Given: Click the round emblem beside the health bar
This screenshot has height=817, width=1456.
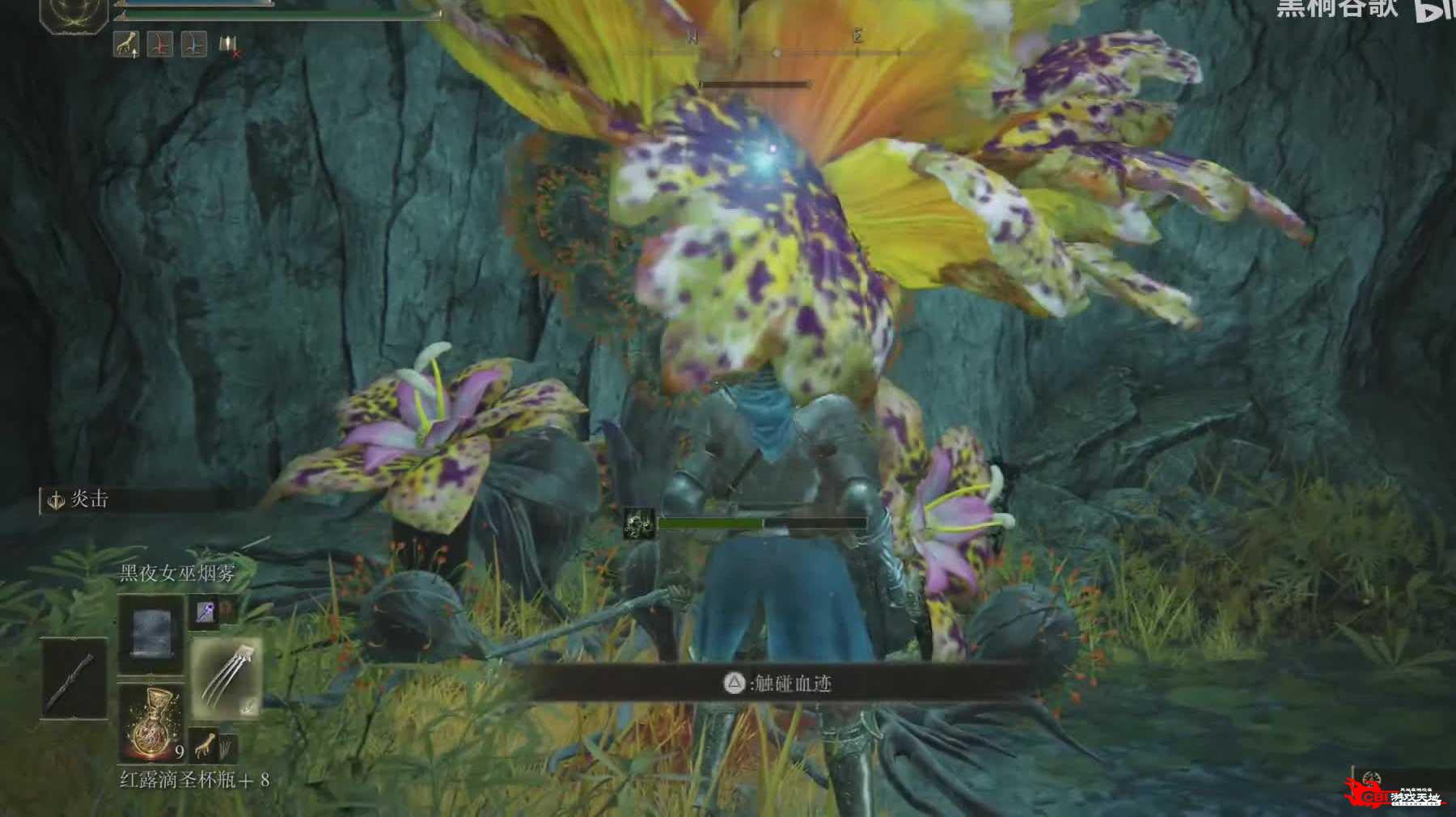Looking at the screenshot, I should tap(74, 14).
